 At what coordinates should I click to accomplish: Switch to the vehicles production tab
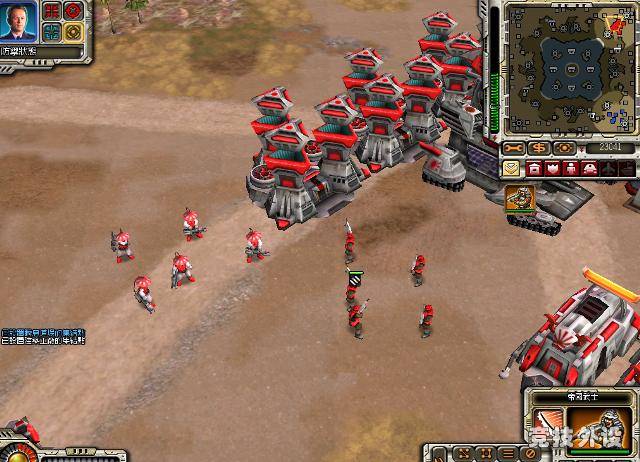pos(591,168)
